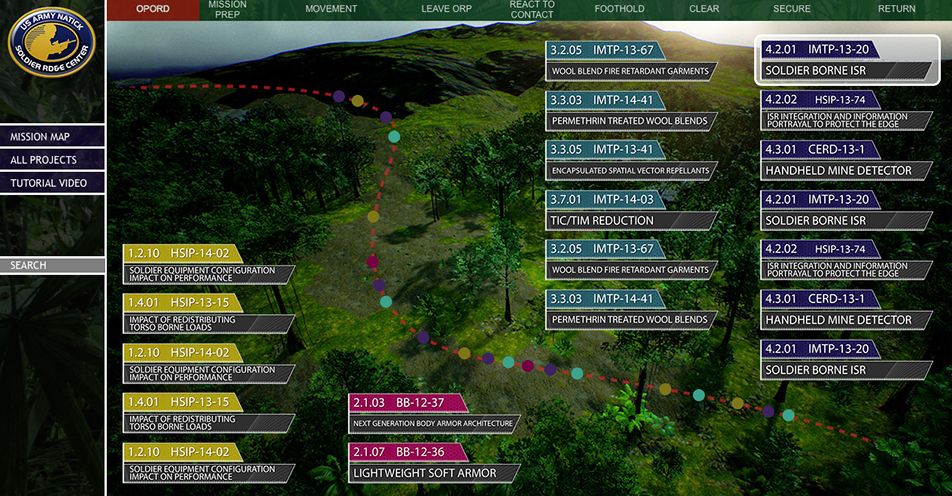
Task: Switch to the OPORD phase tab
Action: click(152, 9)
